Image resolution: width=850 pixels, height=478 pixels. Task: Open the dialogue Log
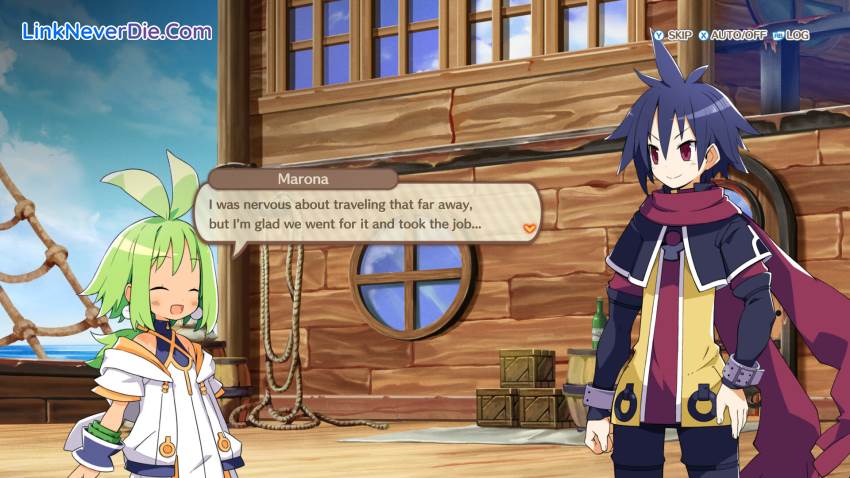coord(790,35)
